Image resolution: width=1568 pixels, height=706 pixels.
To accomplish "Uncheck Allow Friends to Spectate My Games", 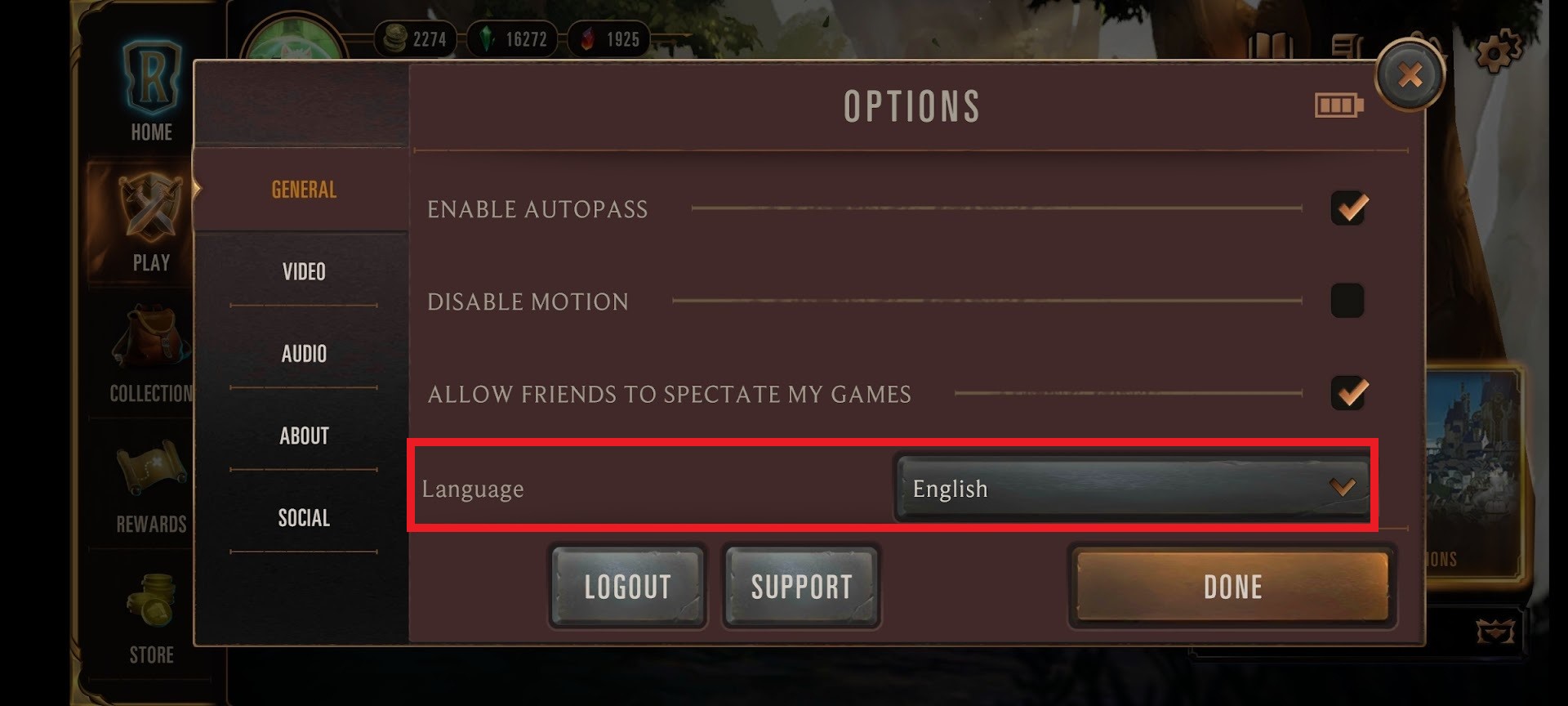I will pos(1348,393).
